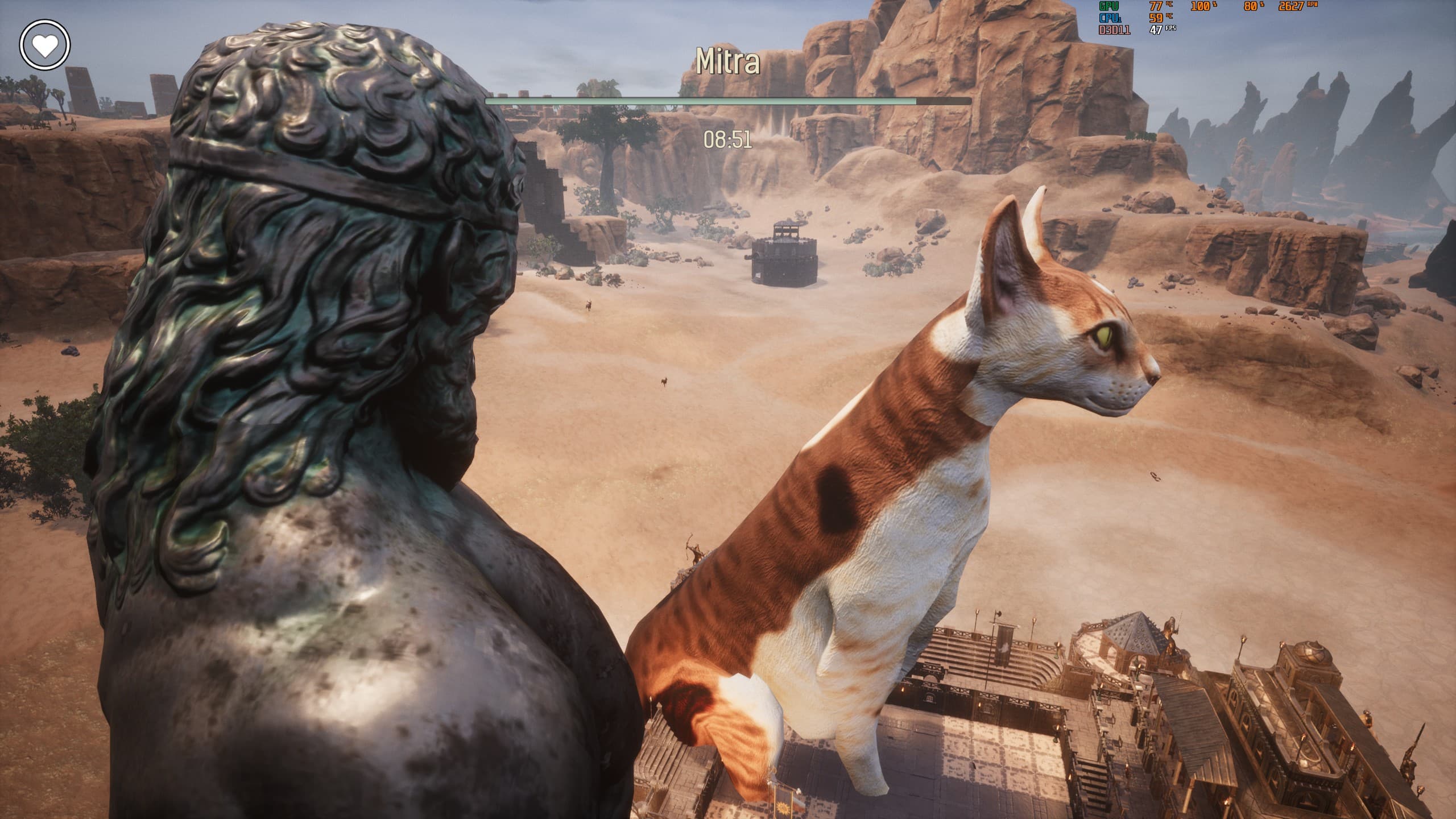Screen dimensions: 1456x819
Task: Click the heart favorite icon
Action: coord(45,45)
